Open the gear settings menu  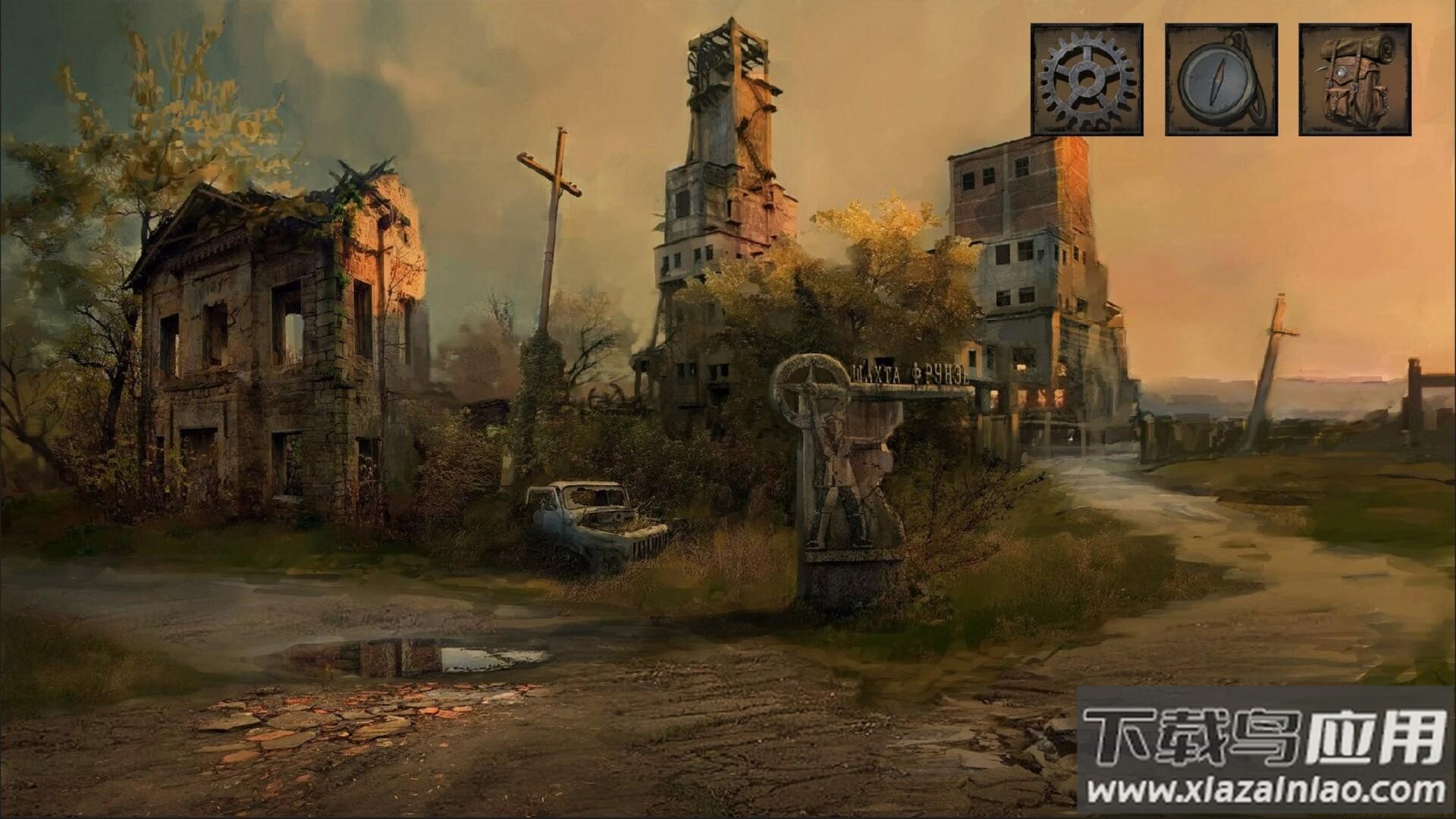coord(1086,80)
